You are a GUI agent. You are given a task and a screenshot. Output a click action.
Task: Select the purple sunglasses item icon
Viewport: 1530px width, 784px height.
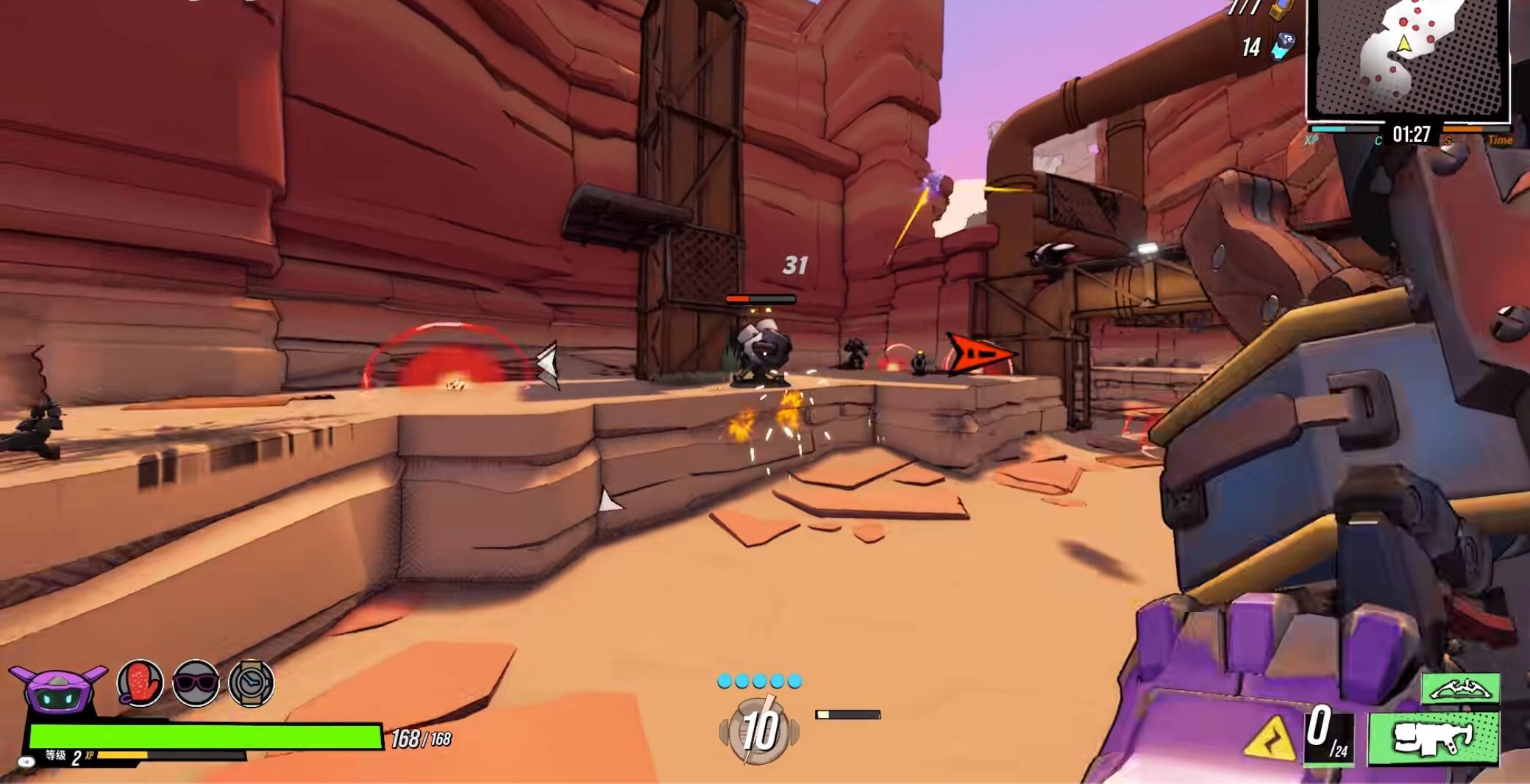point(196,683)
